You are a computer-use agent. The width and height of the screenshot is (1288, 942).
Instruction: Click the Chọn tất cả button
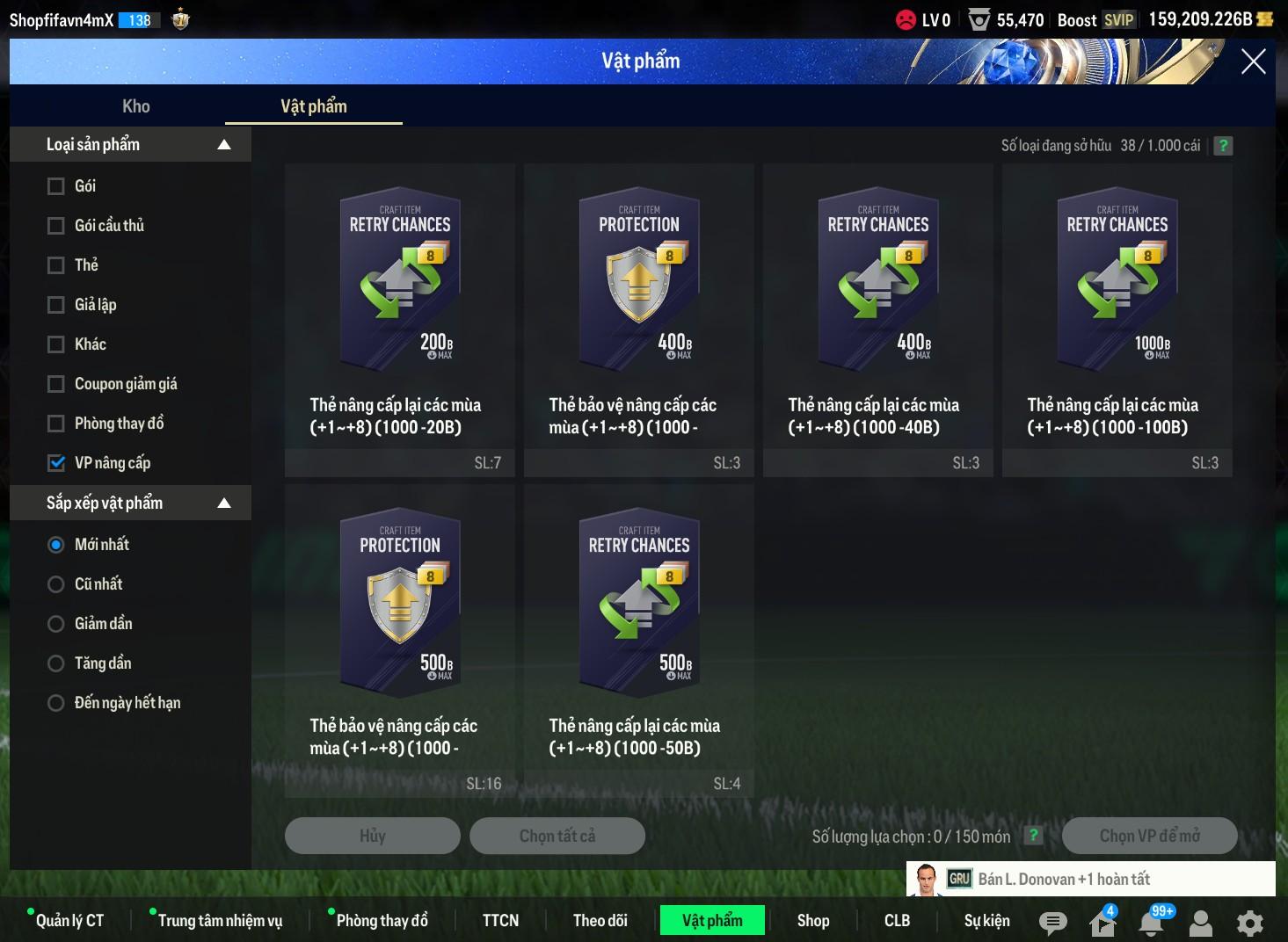pos(557,836)
